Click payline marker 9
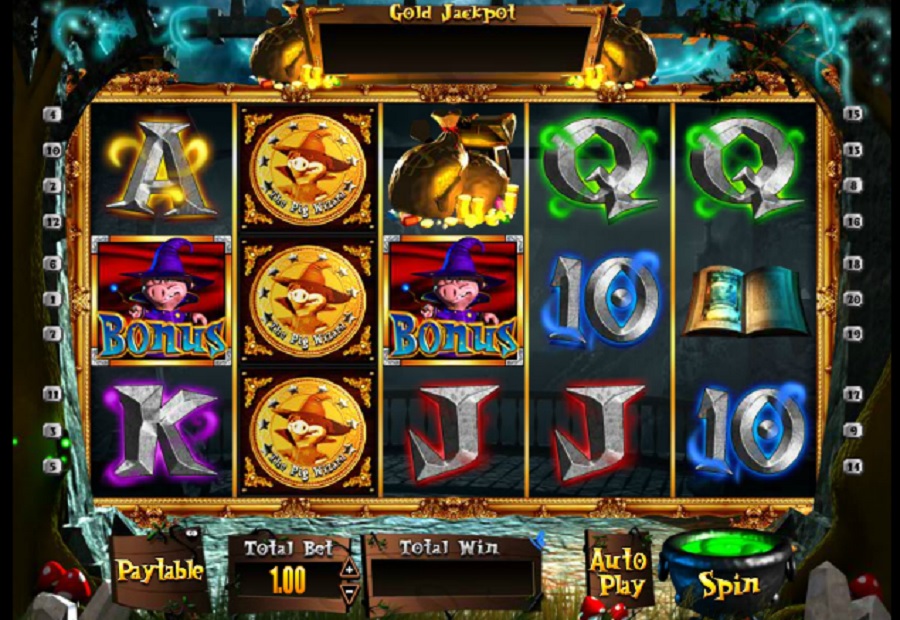 [x=853, y=430]
